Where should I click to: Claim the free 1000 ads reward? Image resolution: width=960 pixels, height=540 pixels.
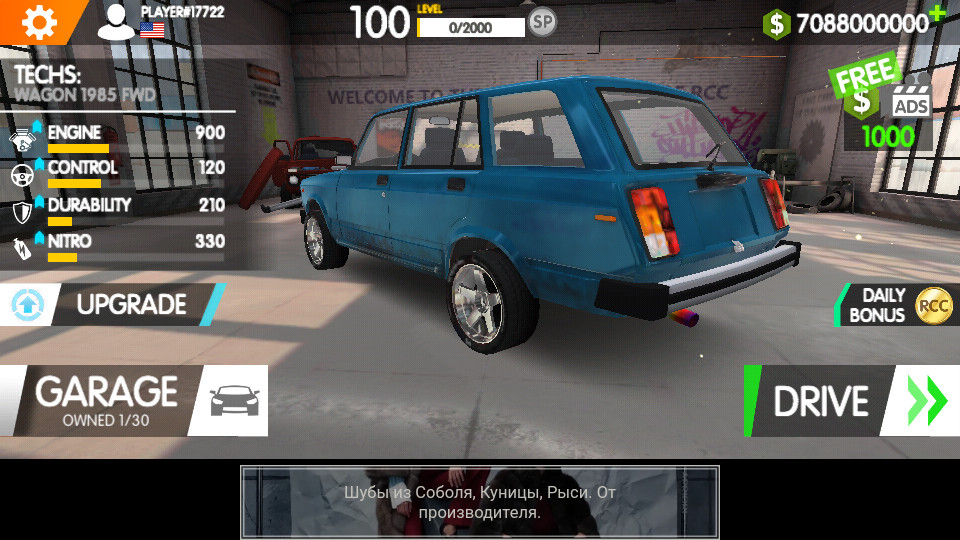pos(886,108)
